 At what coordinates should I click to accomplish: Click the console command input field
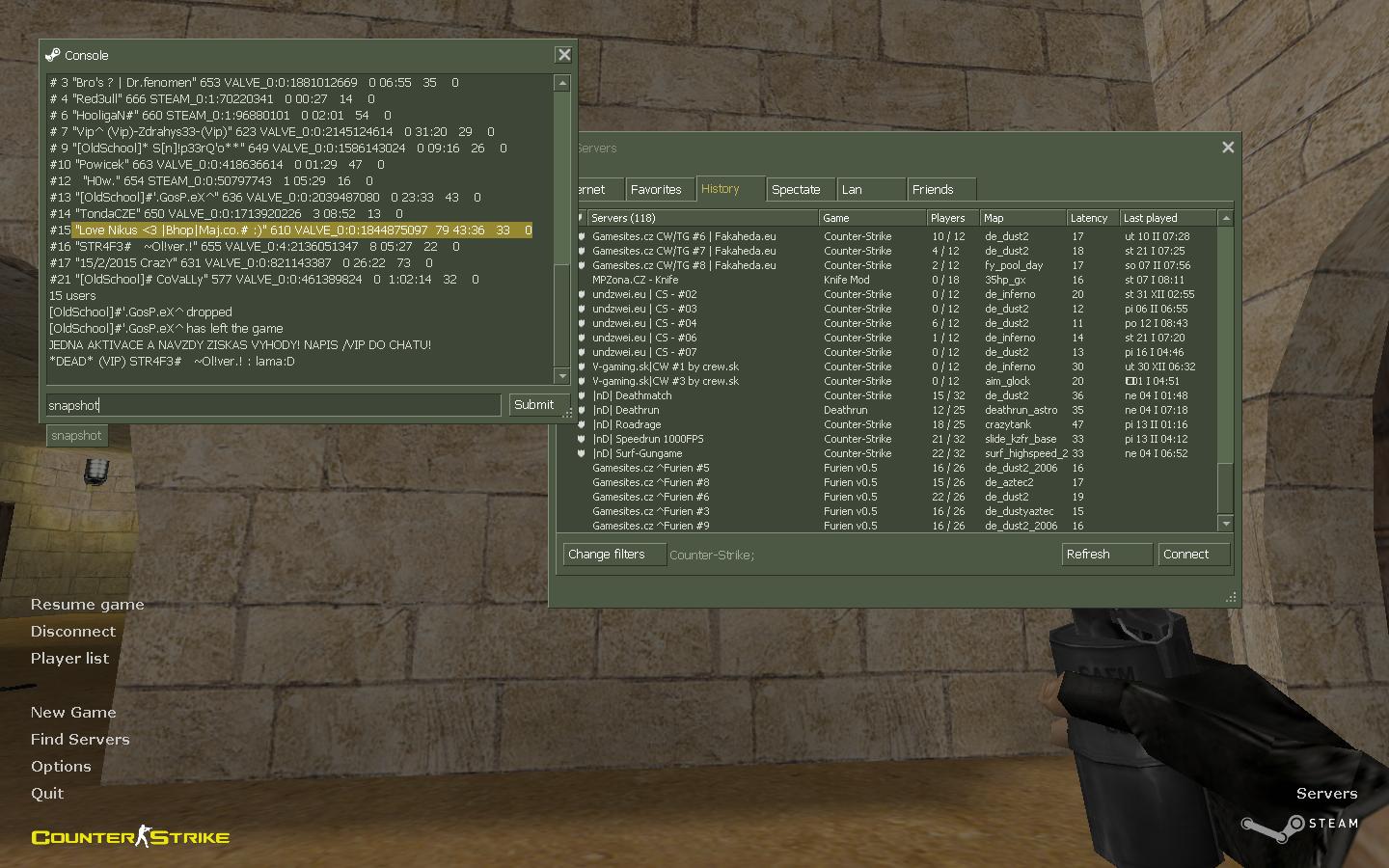[273, 405]
